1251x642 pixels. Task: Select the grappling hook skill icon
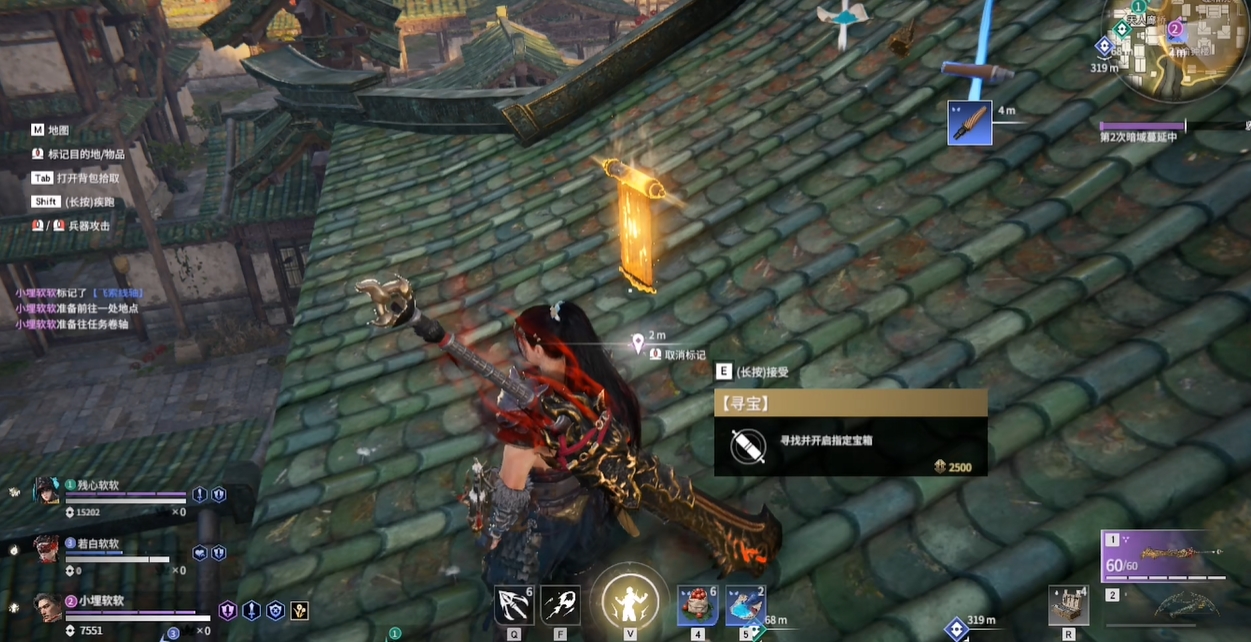click(x=514, y=605)
